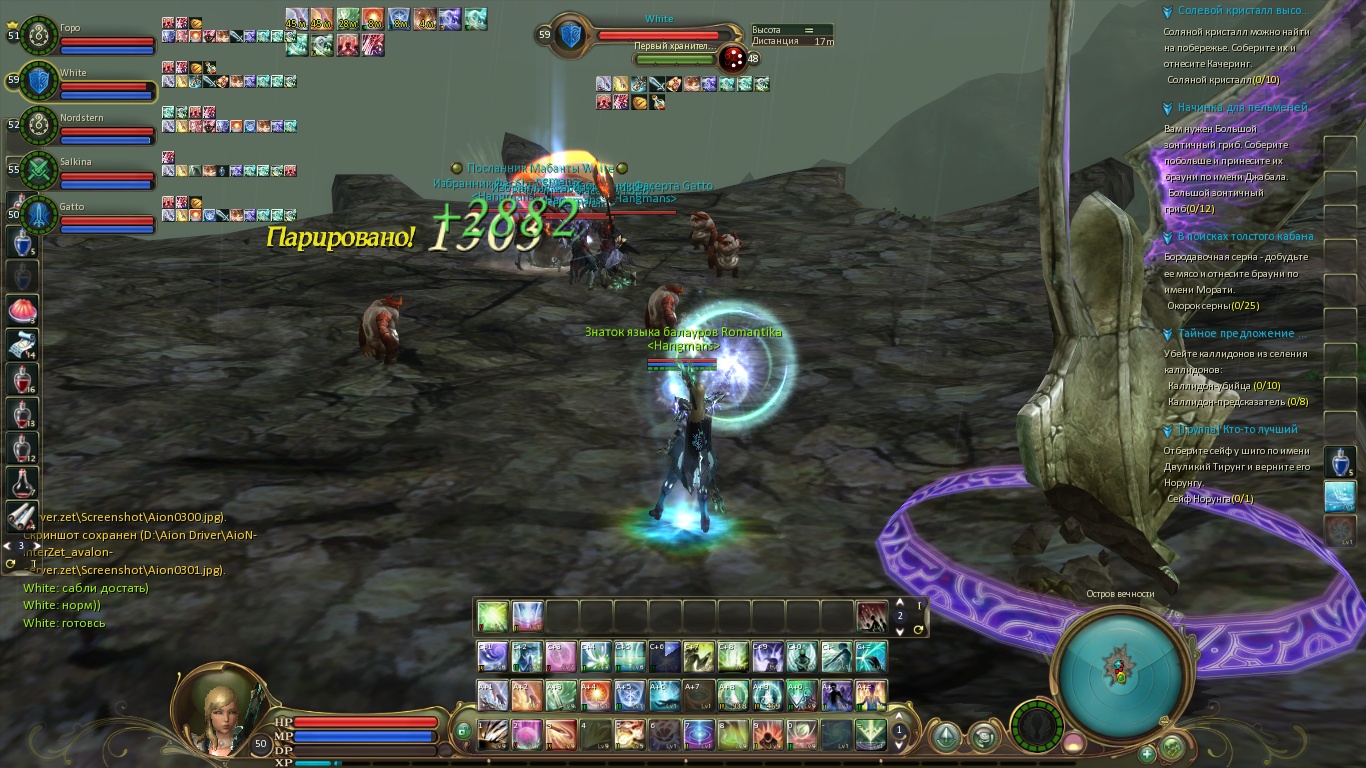Click the green burst skill on top bar
The height and width of the screenshot is (768, 1366).
(493, 616)
